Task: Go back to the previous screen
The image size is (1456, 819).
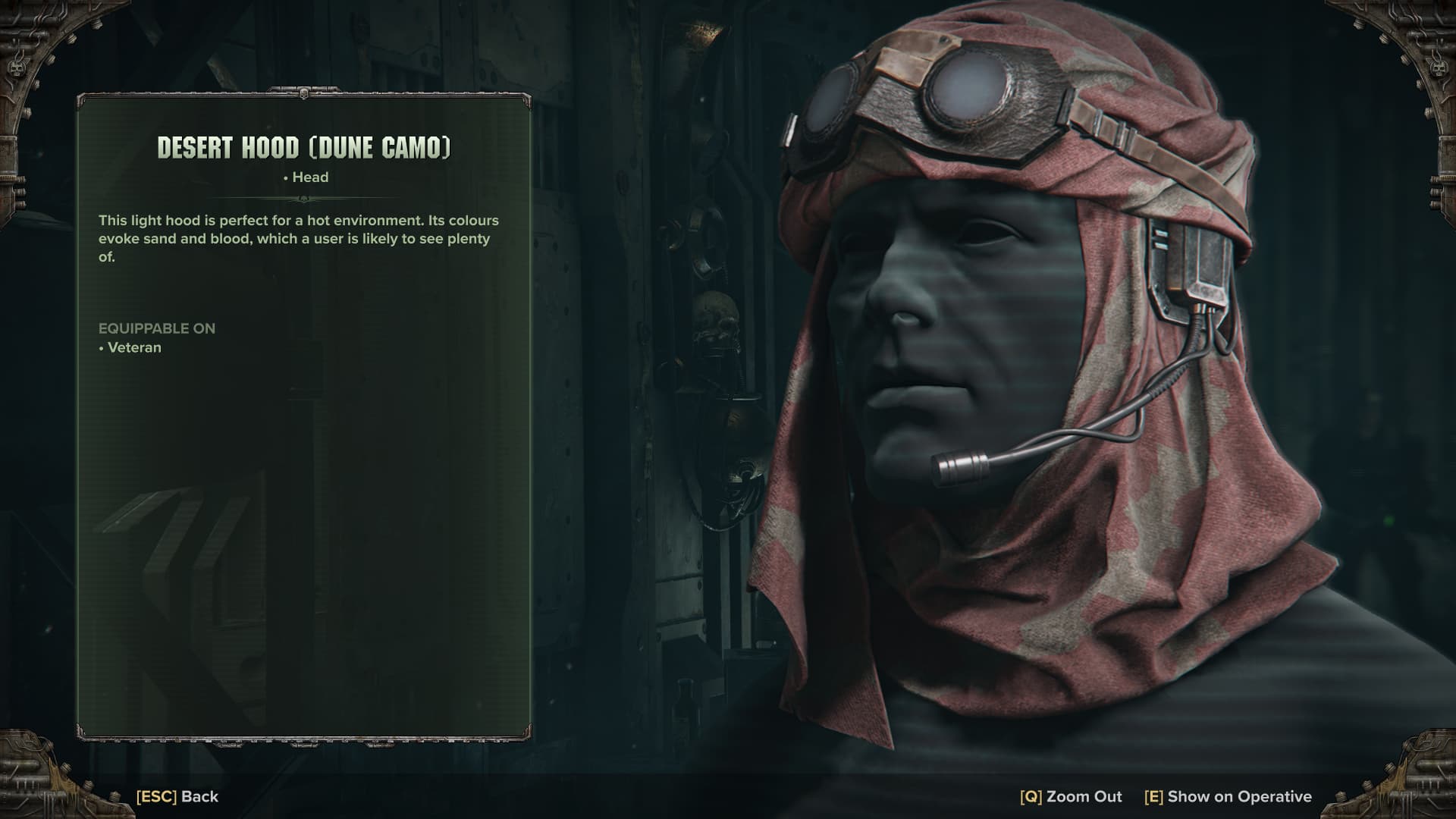Action: click(x=177, y=796)
